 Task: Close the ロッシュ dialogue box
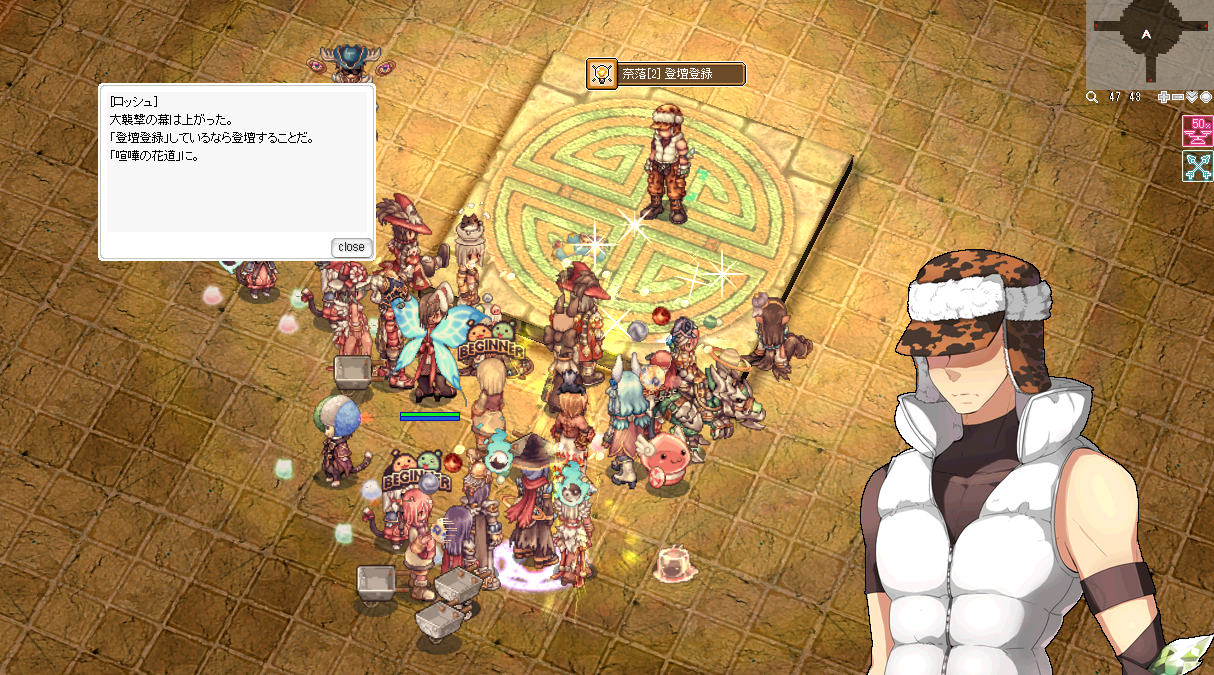[351, 247]
